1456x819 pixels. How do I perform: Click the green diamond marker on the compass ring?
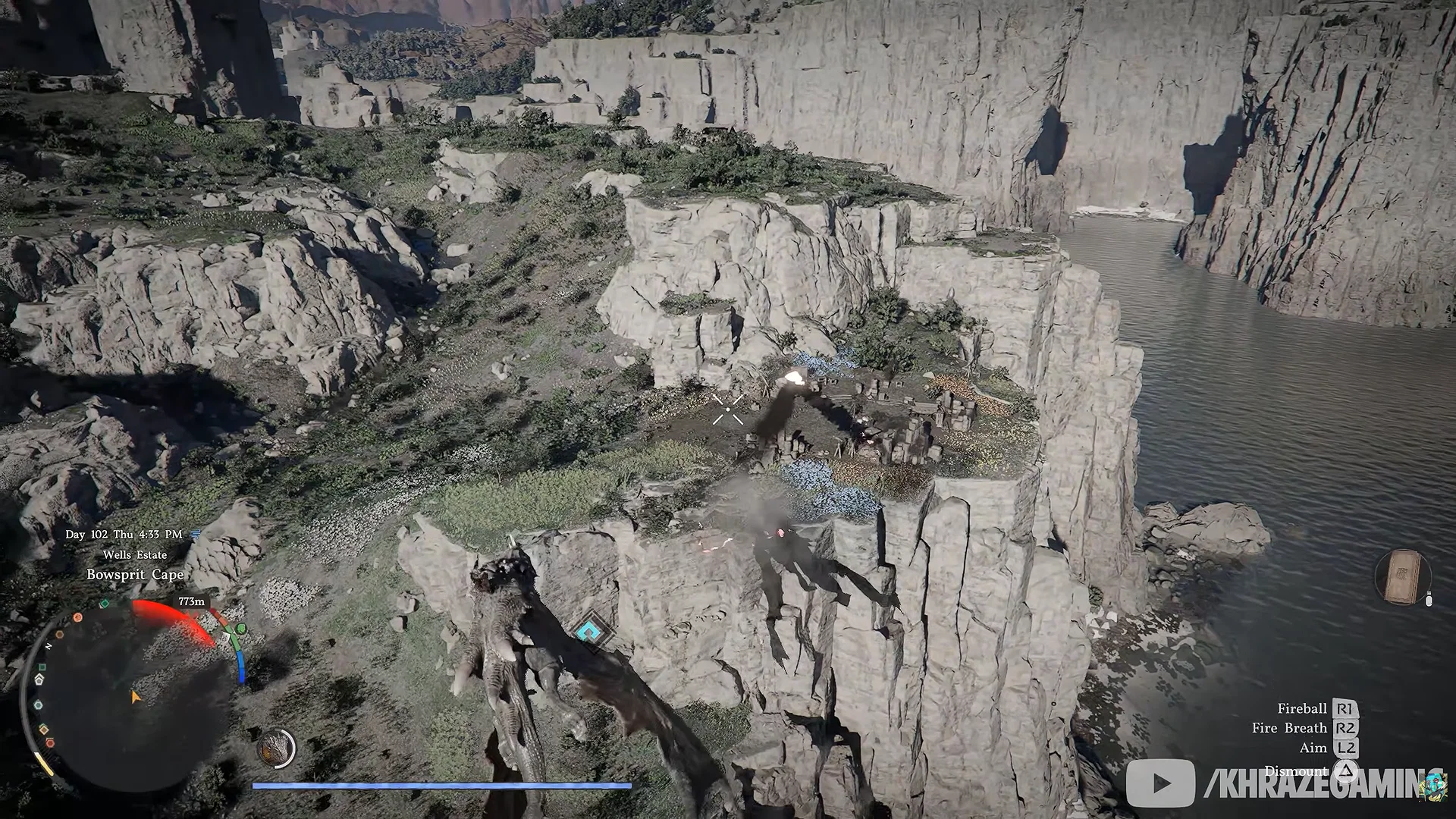(104, 604)
